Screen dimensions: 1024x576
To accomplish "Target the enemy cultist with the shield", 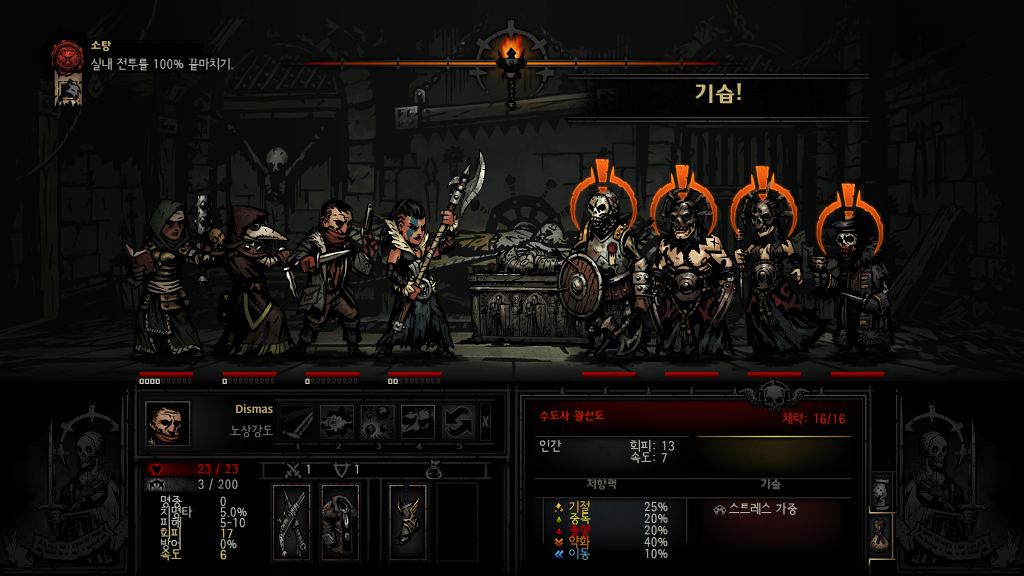I will tap(606, 280).
